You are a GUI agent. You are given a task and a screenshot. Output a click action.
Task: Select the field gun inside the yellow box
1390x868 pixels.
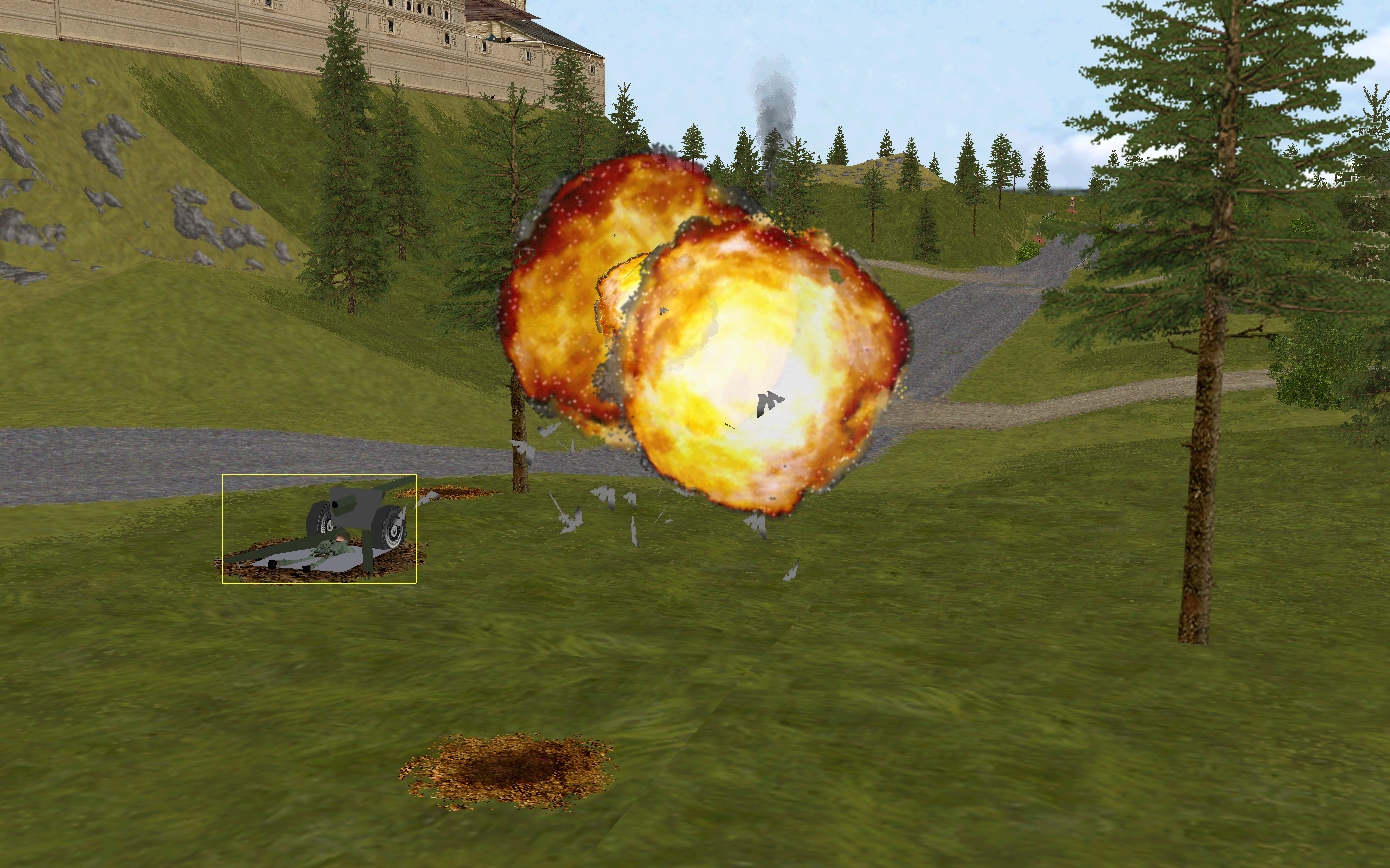(x=355, y=520)
